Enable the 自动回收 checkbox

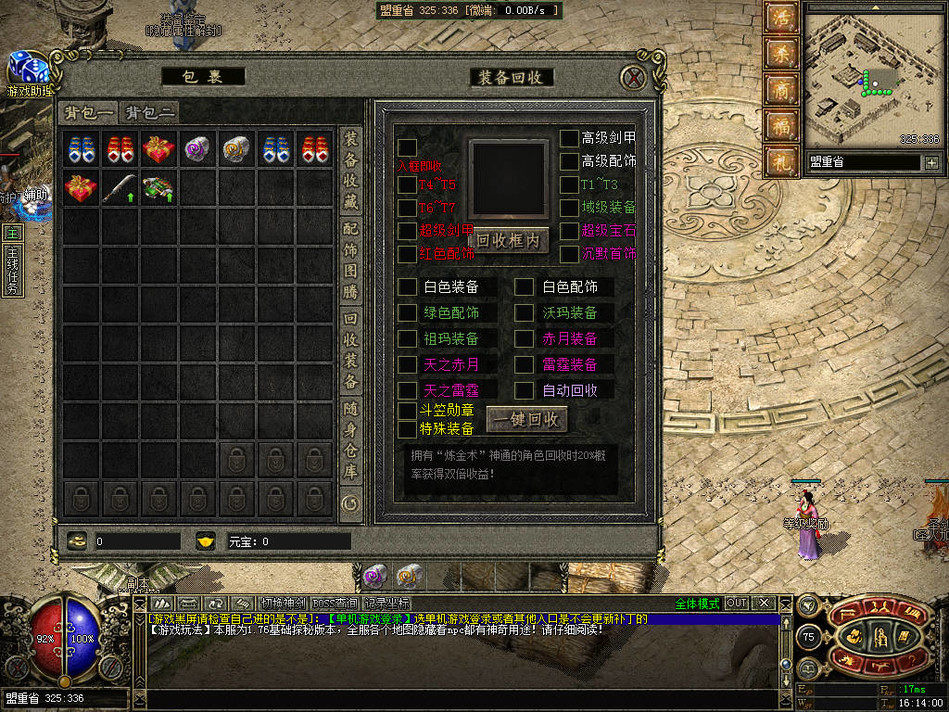524,390
